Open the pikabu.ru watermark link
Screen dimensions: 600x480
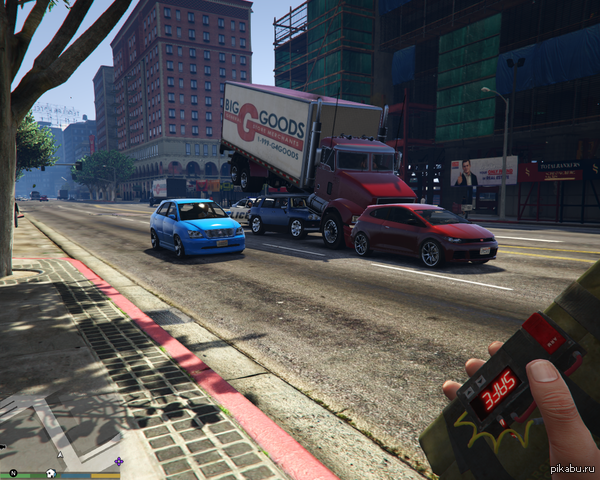pos(571,470)
